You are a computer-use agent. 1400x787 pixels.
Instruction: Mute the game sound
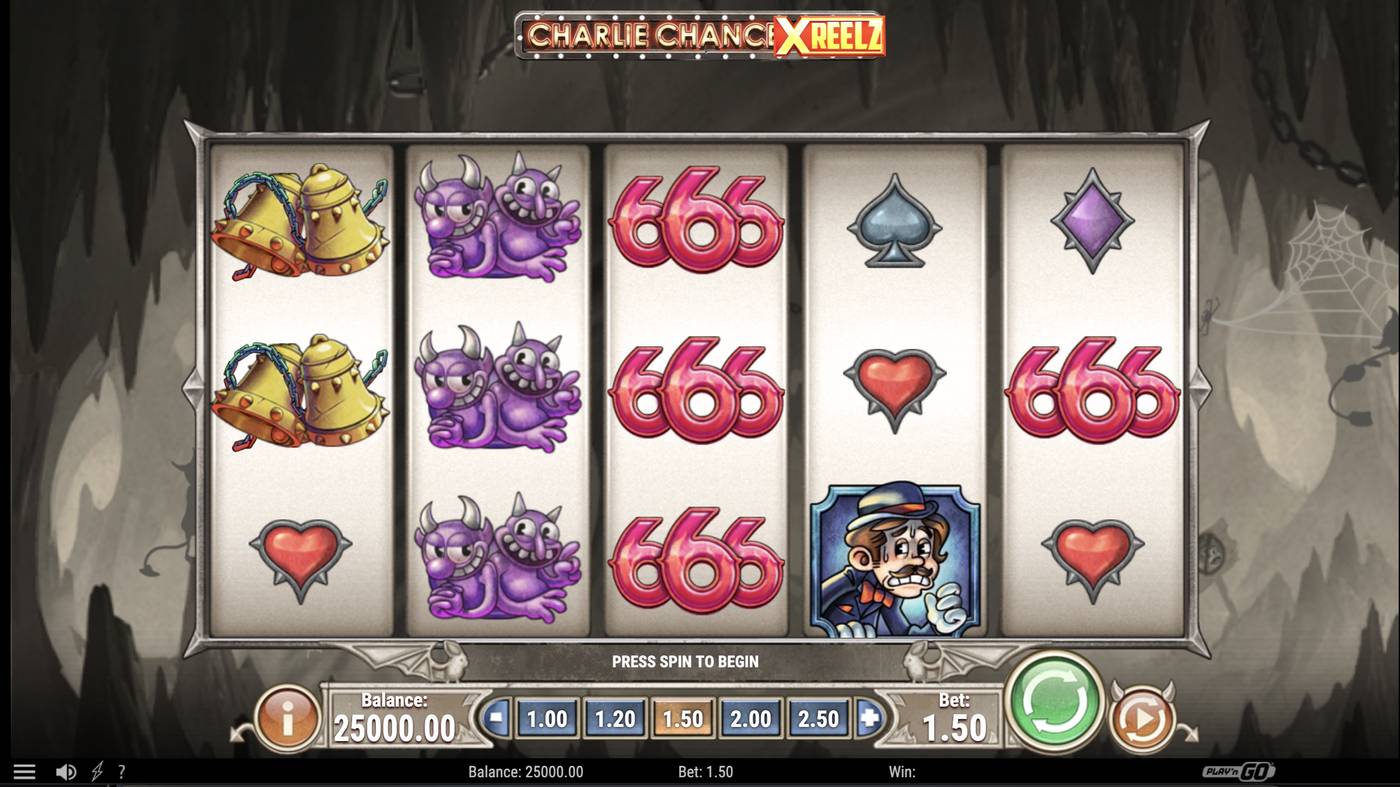tap(66, 771)
